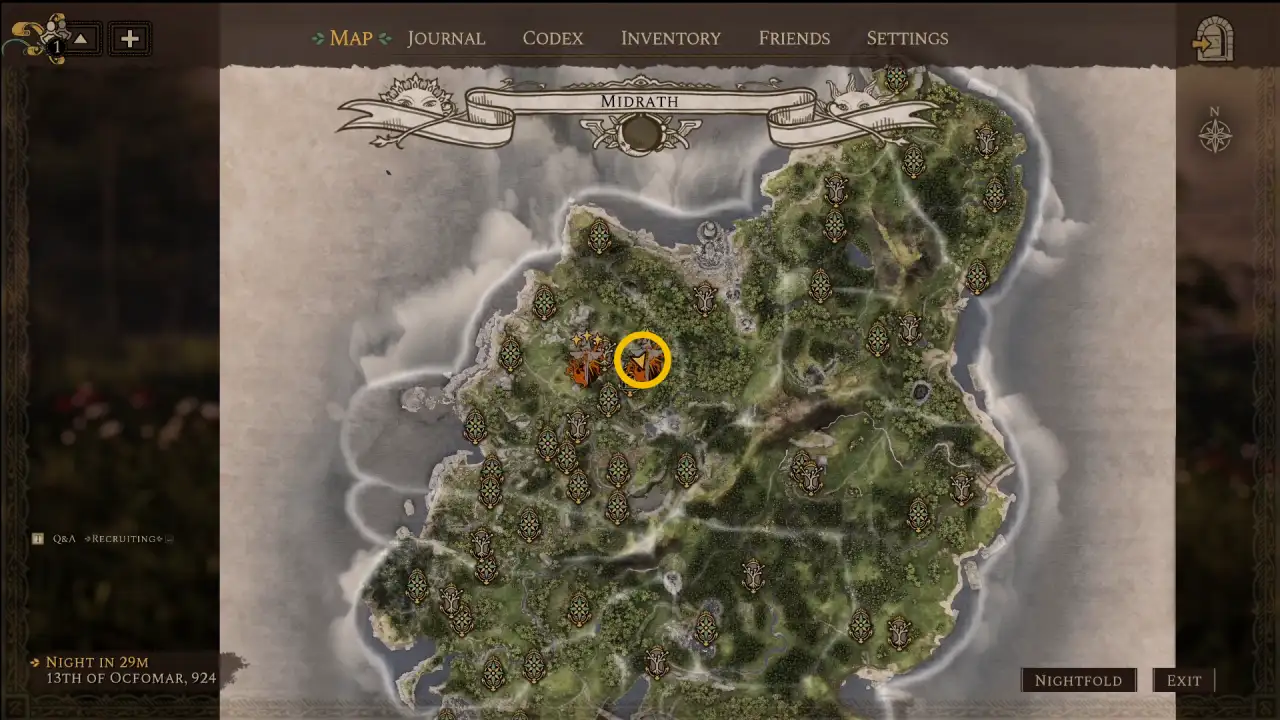1280x720 pixels.
Task: Select the Q&A chat channel
Action: point(64,538)
